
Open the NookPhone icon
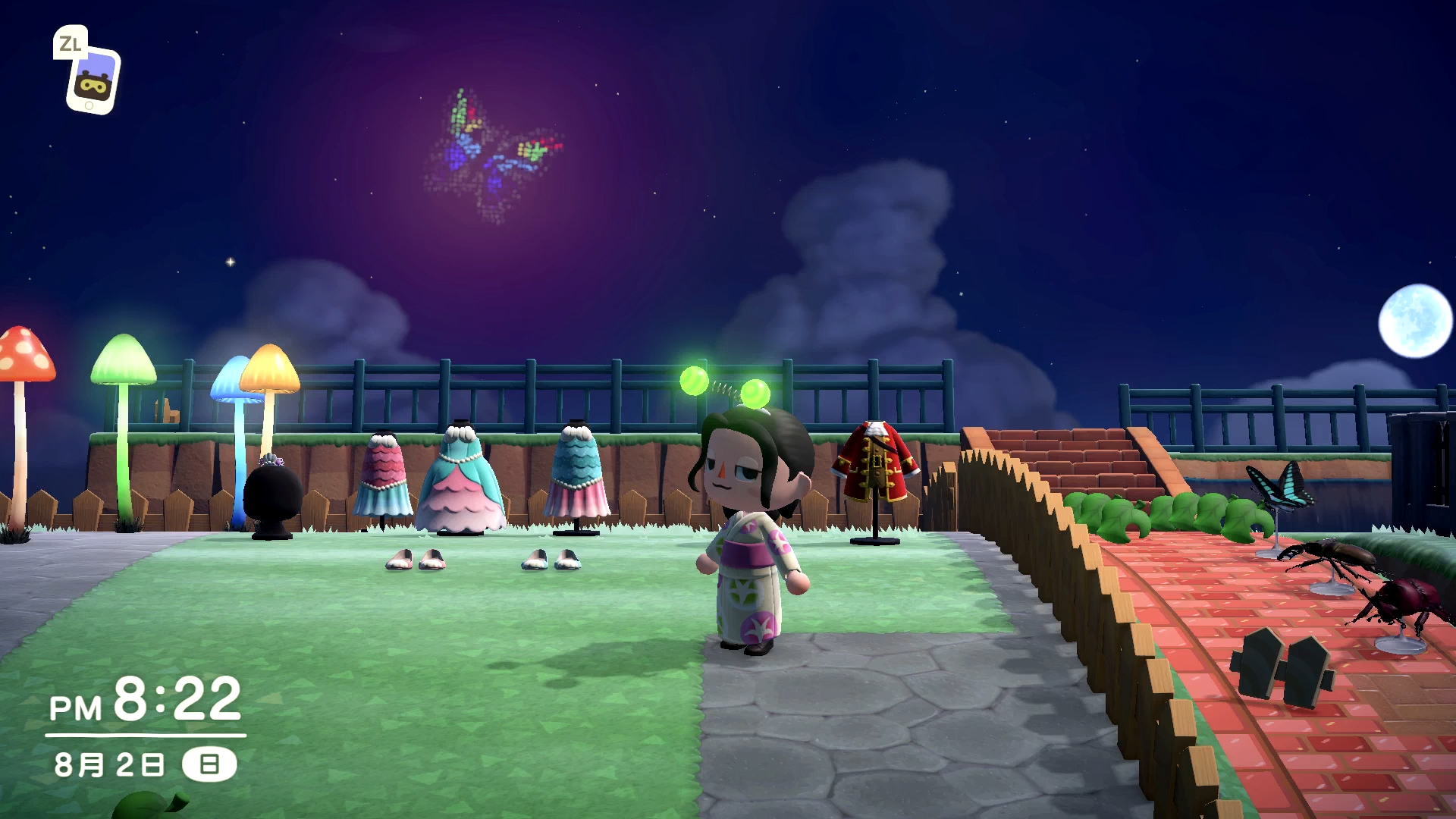93,80
